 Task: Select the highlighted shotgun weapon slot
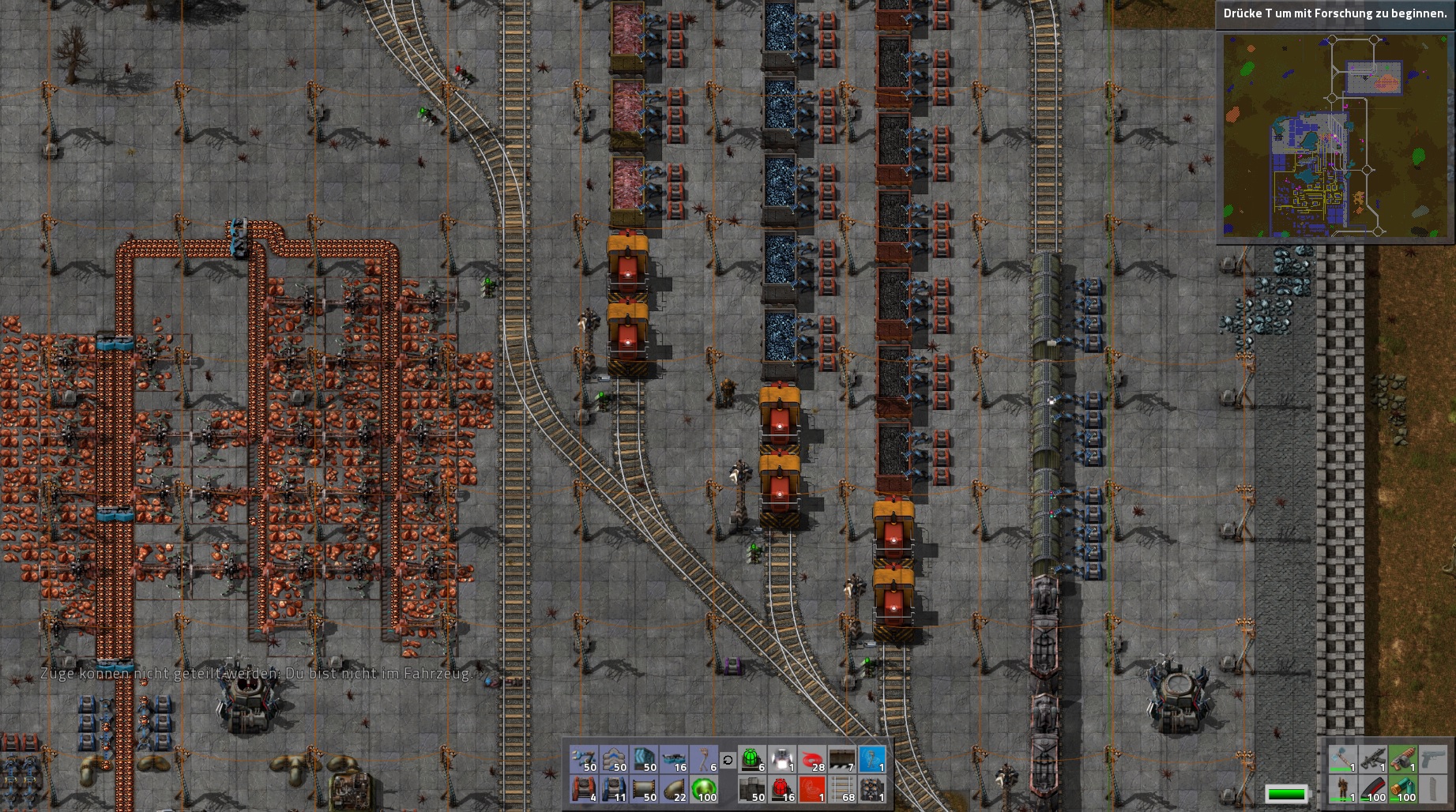[x=1402, y=759]
